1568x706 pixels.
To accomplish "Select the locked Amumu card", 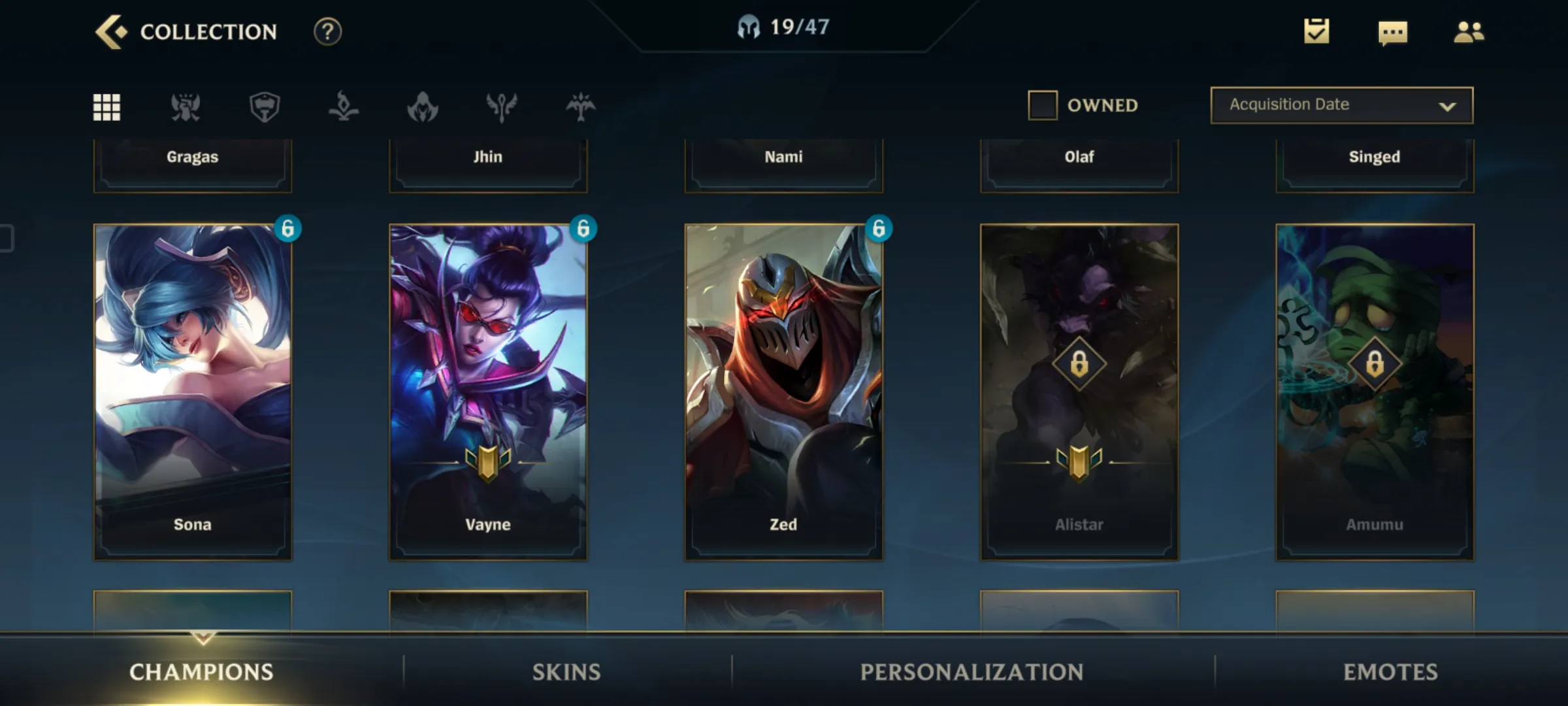I will (1375, 392).
